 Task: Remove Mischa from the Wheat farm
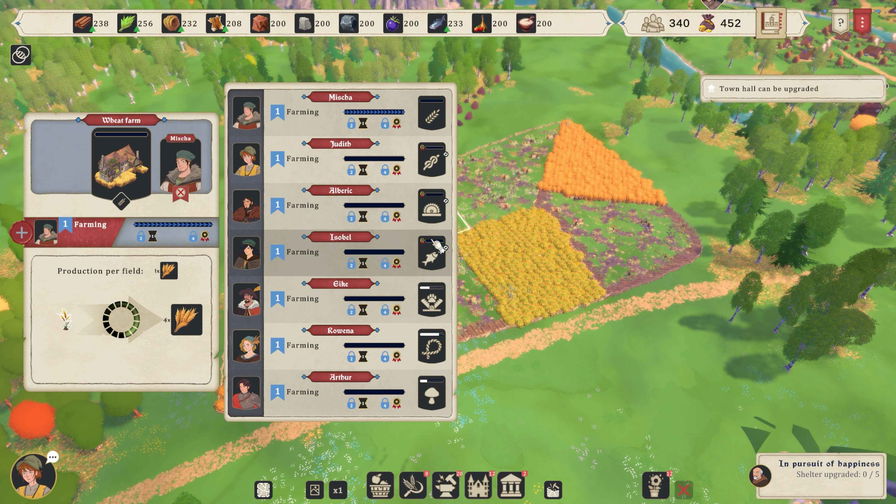pos(181,193)
